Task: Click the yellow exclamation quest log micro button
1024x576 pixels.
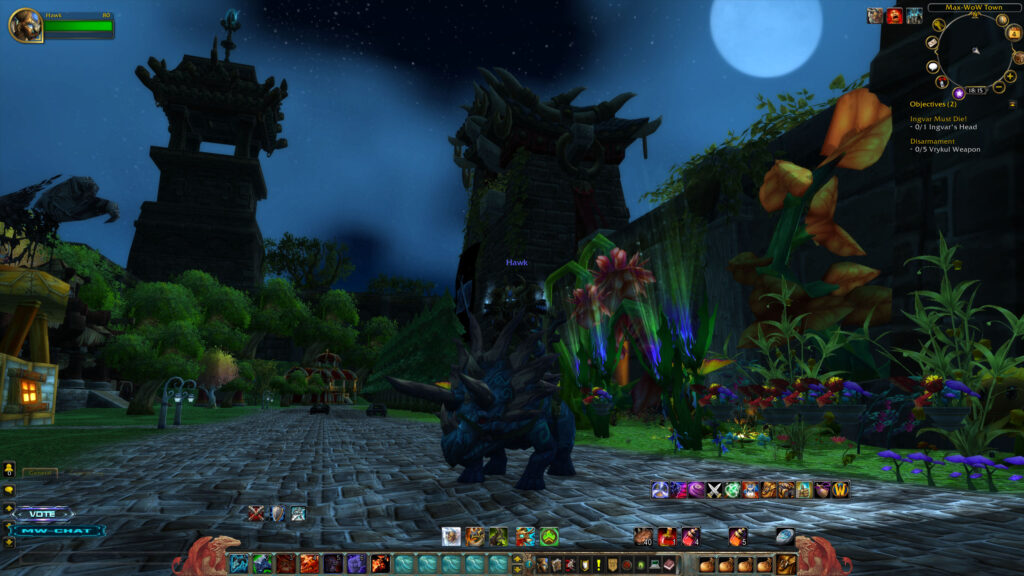Action: [599, 564]
